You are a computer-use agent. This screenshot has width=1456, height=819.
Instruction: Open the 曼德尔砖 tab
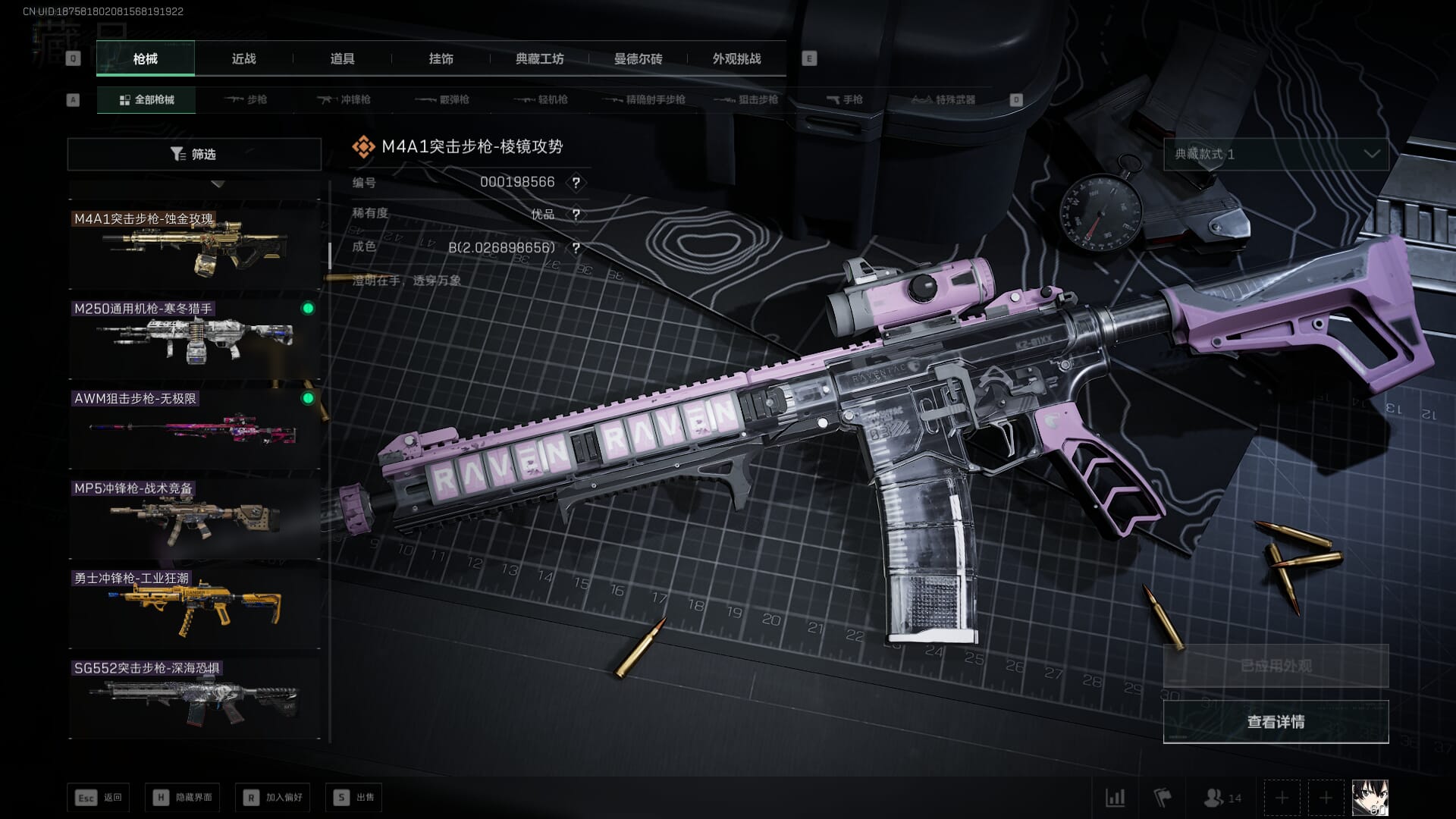pos(638,58)
